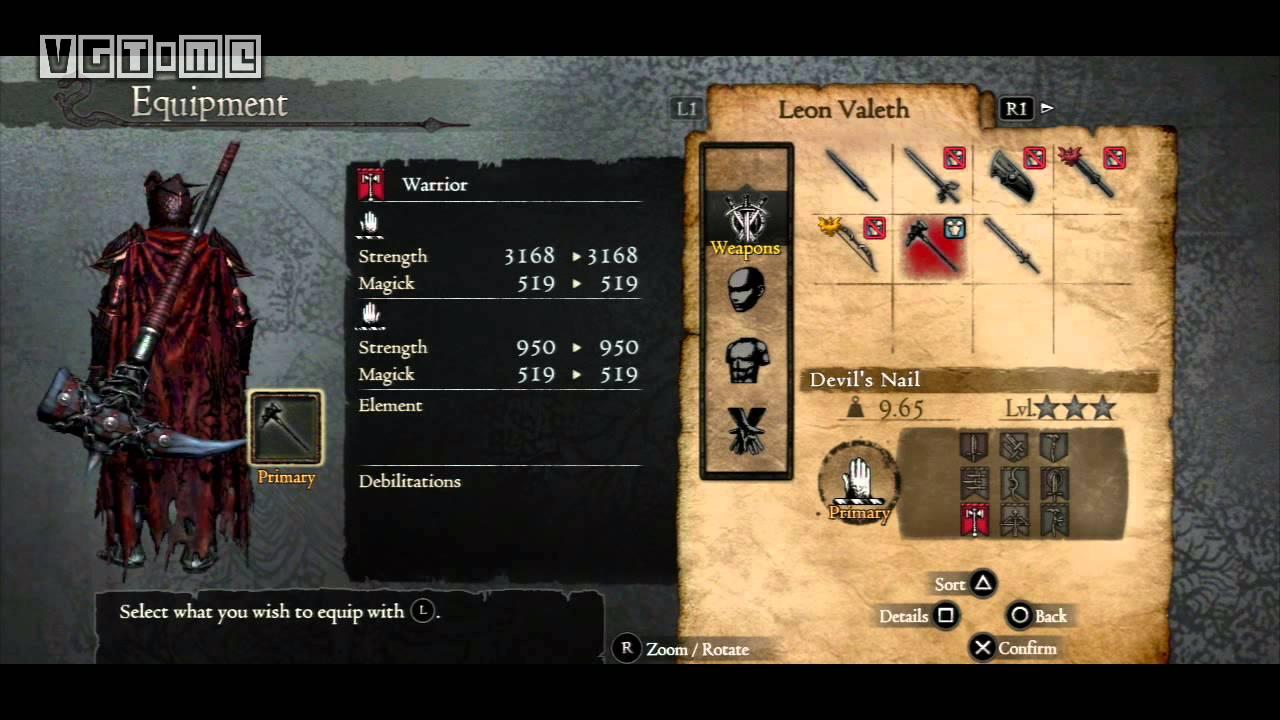Image resolution: width=1280 pixels, height=720 pixels.
Task: Click the red Warrior vocation icon in compatibility grid
Action: pyautogui.click(x=974, y=519)
